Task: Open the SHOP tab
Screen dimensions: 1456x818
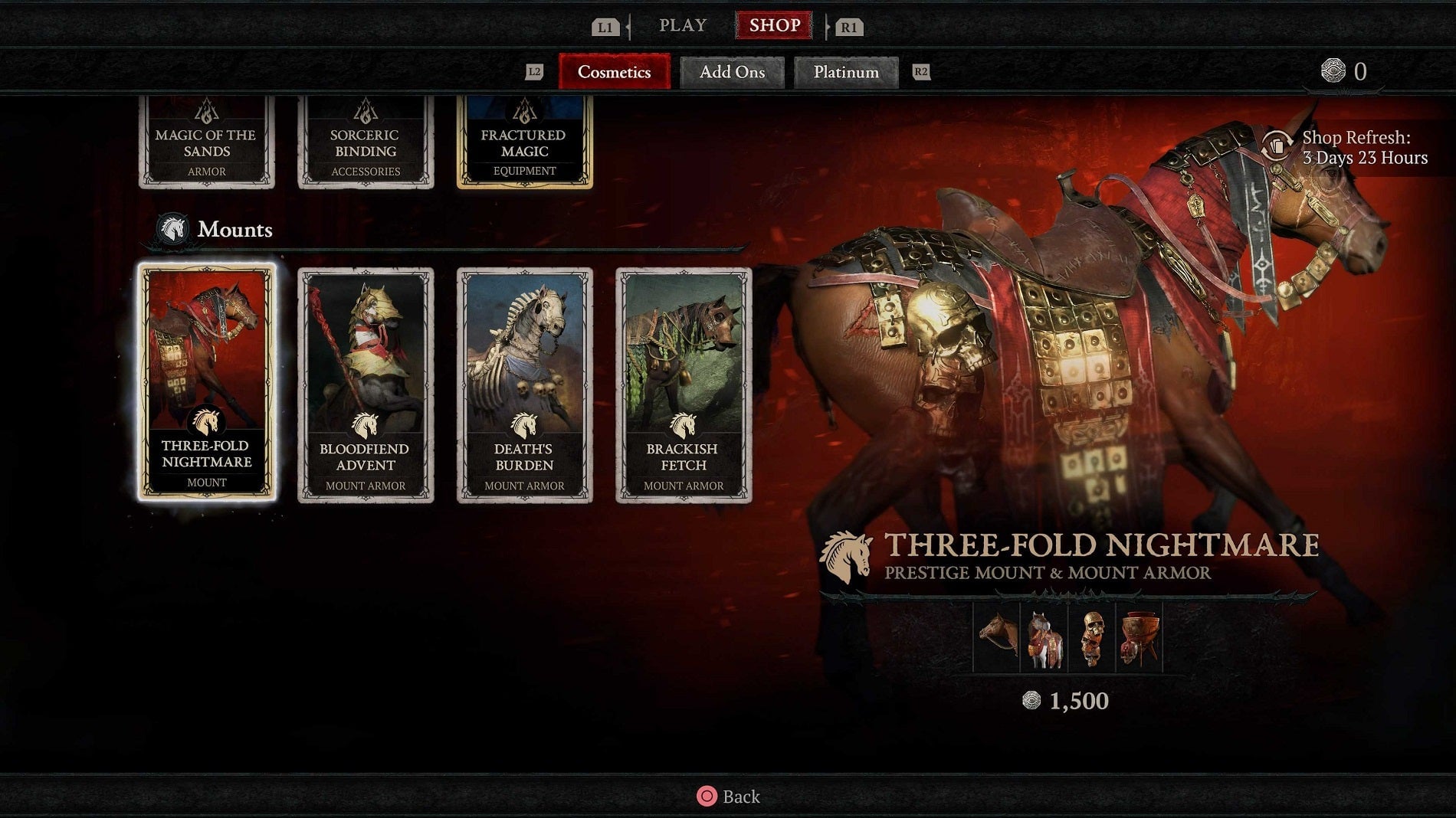Action: pyautogui.click(x=774, y=25)
